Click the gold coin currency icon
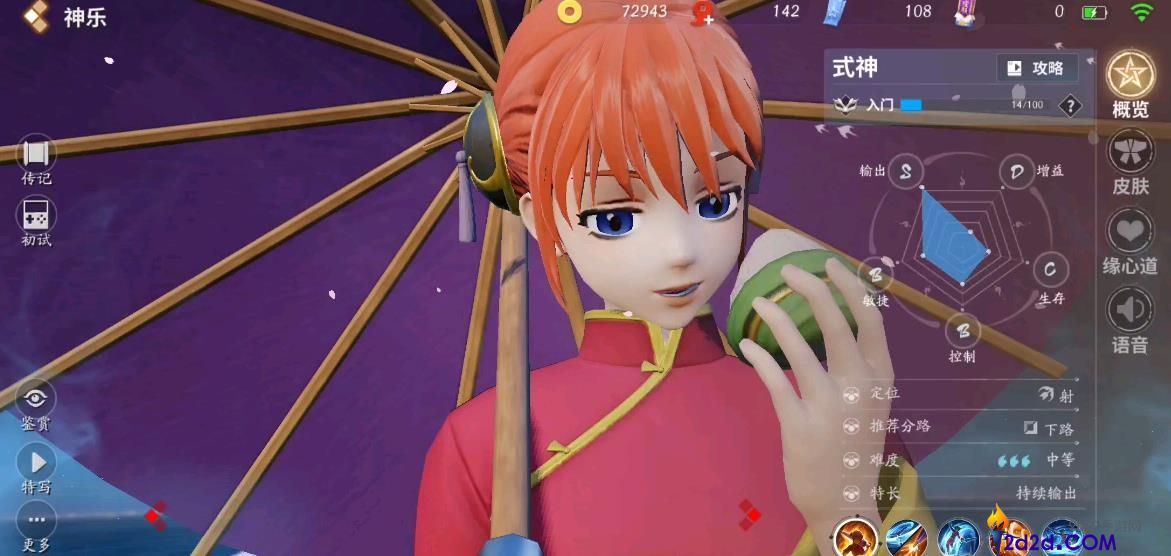Screen dimensions: 1171x556 (570, 12)
